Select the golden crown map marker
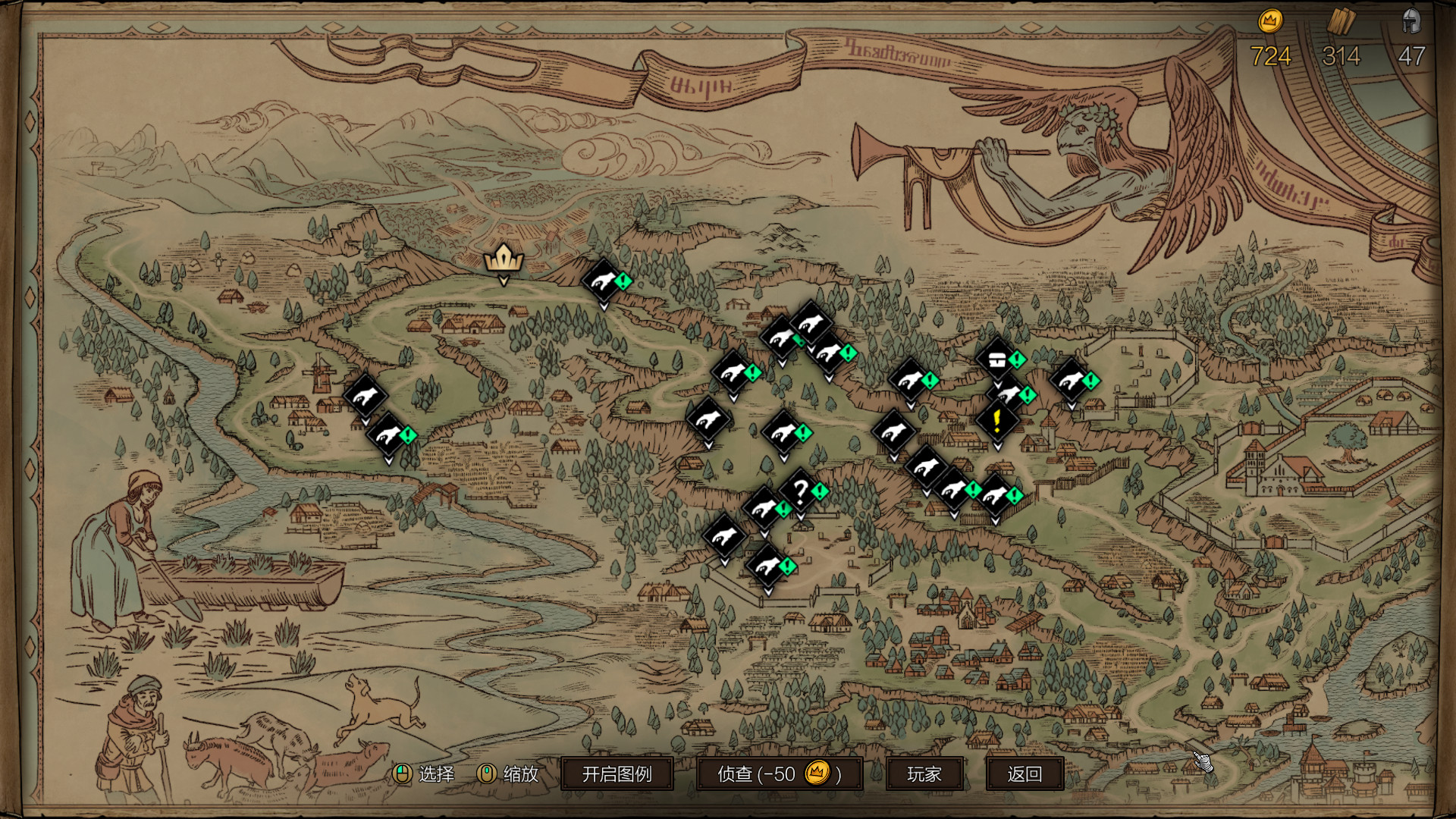The image size is (1456, 819). click(504, 259)
